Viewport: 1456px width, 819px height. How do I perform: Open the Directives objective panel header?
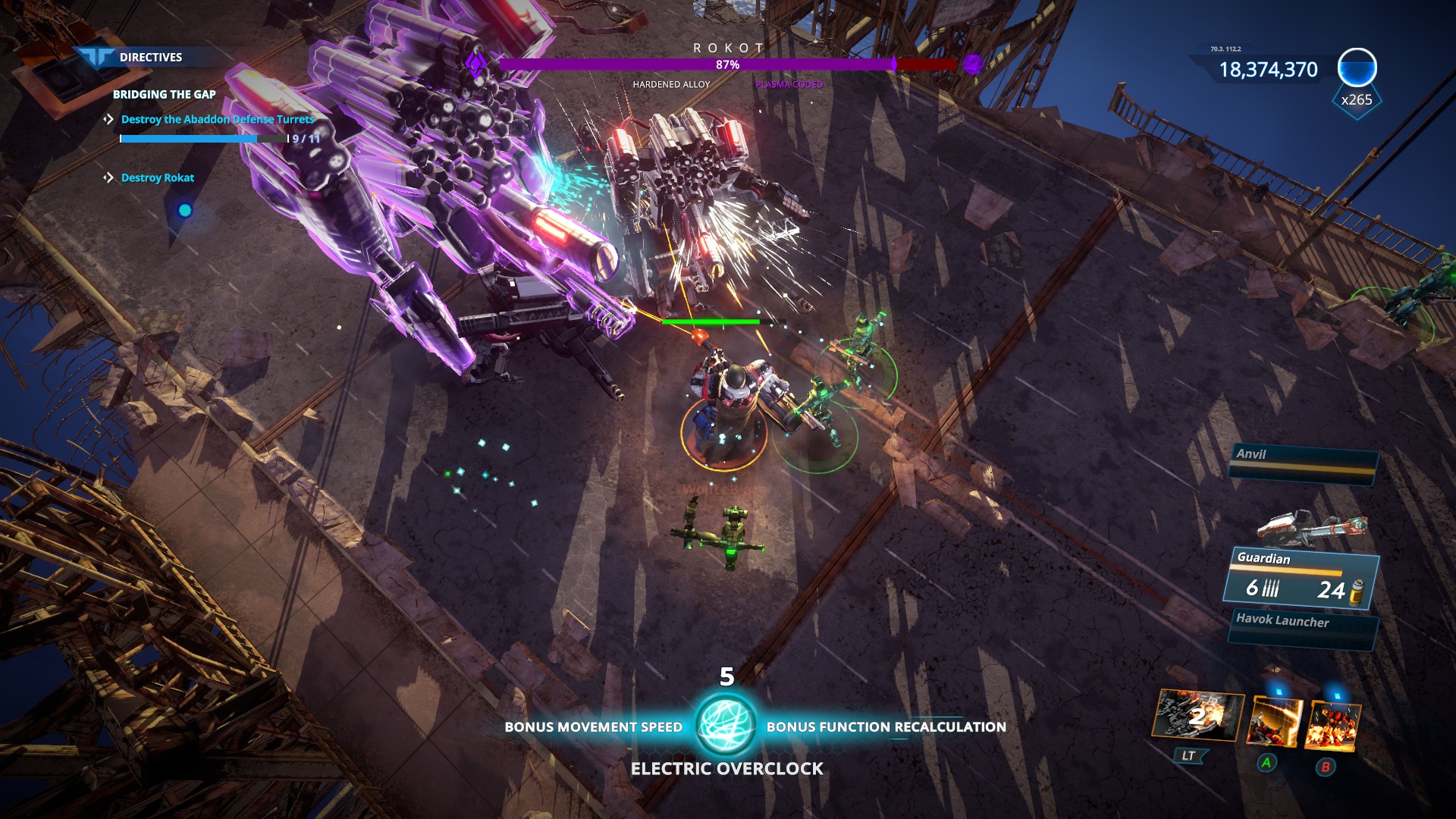[x=149, y=57]
